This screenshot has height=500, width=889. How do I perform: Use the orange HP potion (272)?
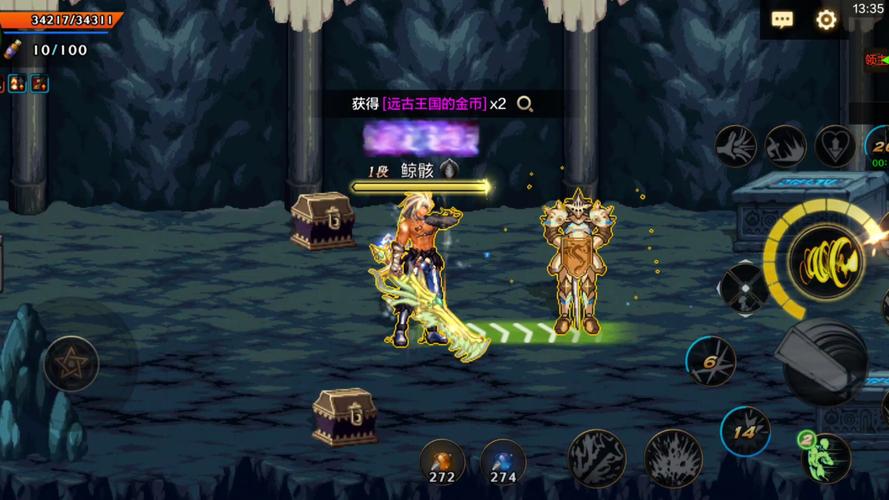(x=442, y=462)
